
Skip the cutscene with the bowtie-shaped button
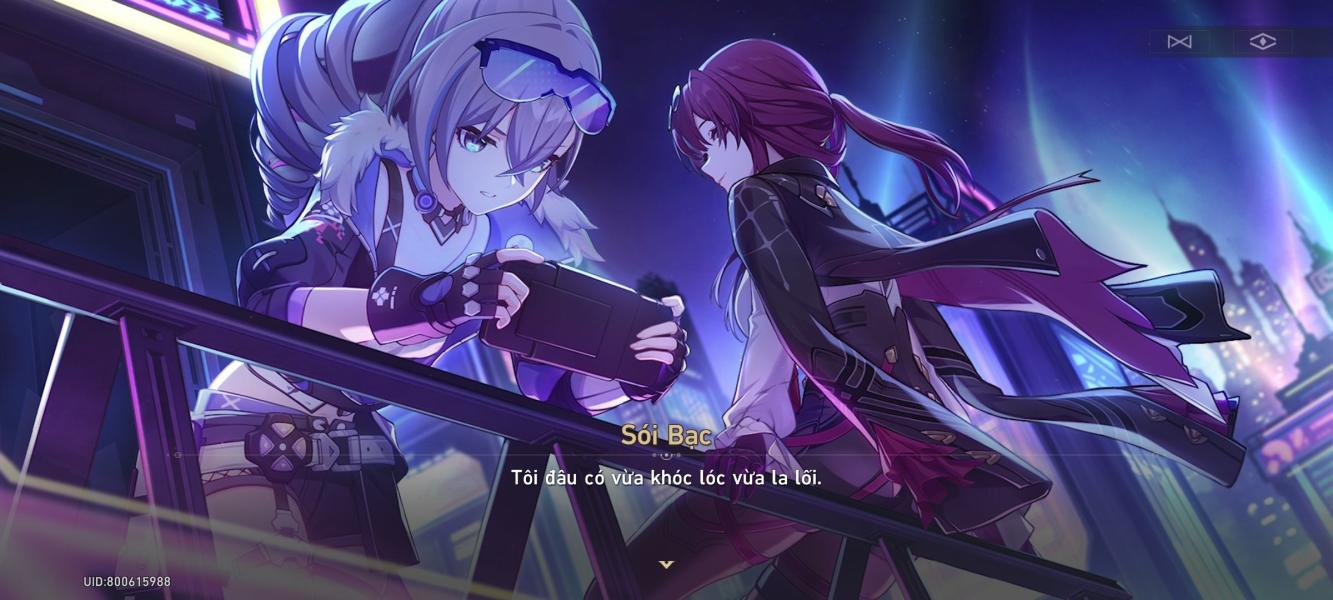pyautogui.click(x=1179, y=42)
